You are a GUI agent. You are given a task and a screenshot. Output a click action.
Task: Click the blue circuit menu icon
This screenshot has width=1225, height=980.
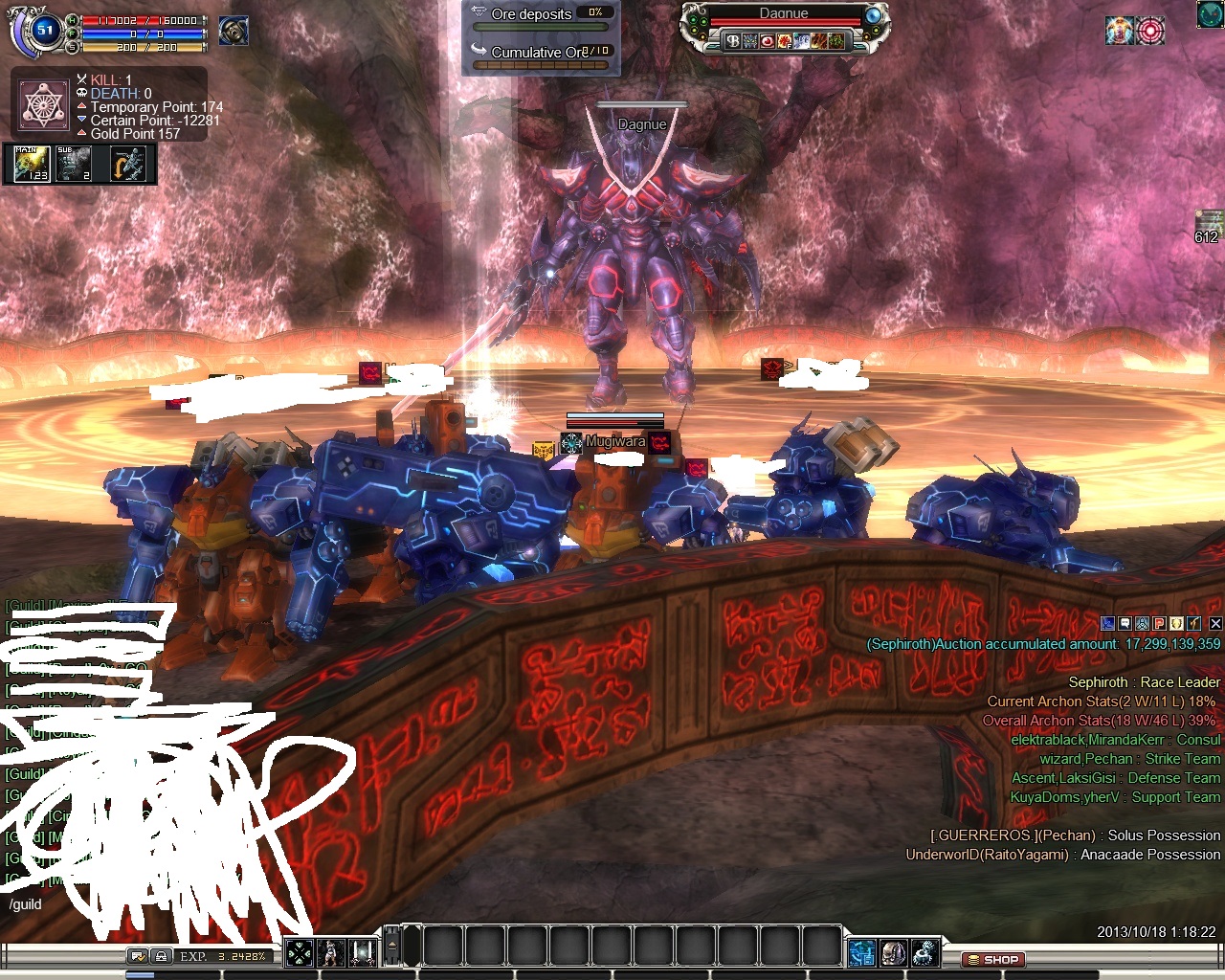pyautogui.click(x=861, y=953)
